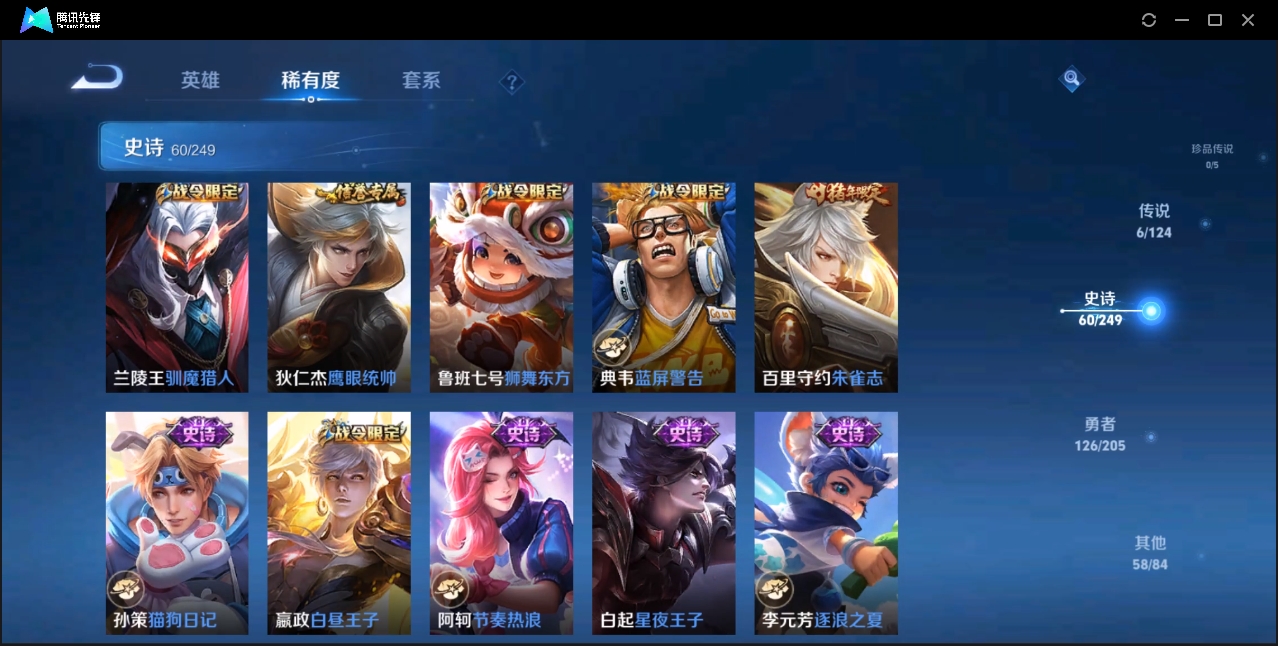Close the Tencent launcher window

pos(1248,20)
